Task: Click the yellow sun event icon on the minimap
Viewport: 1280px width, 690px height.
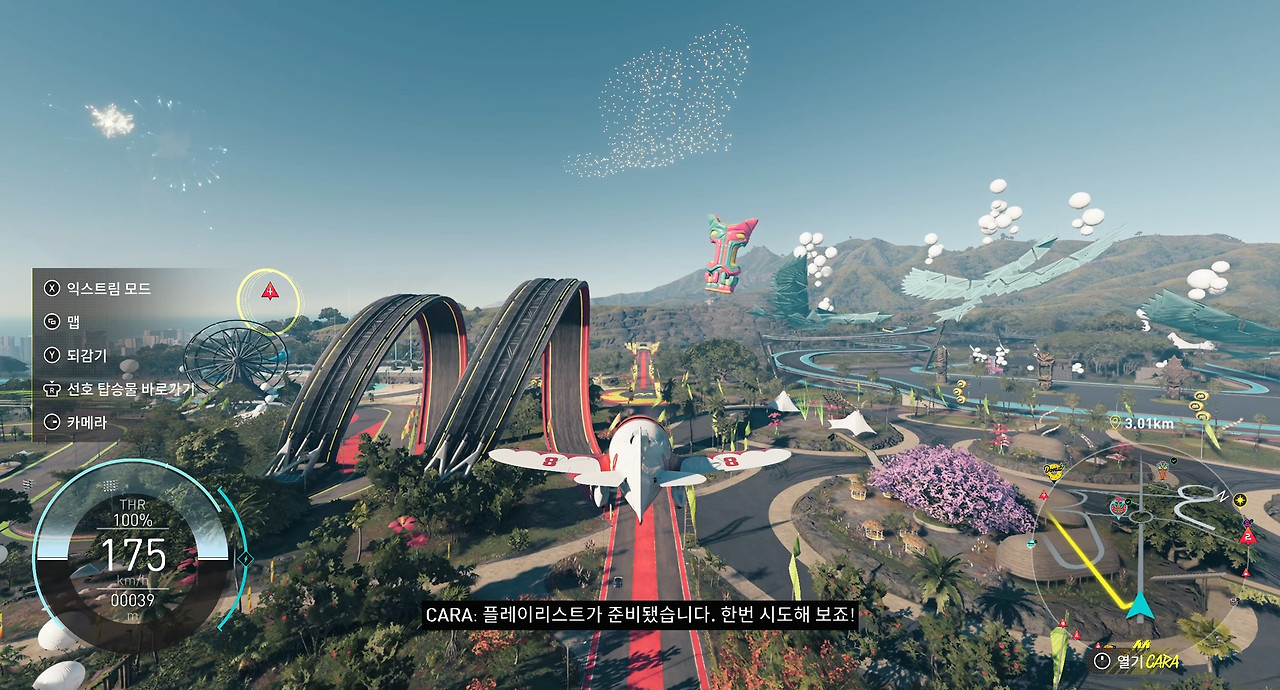Action: (1240, 499)
